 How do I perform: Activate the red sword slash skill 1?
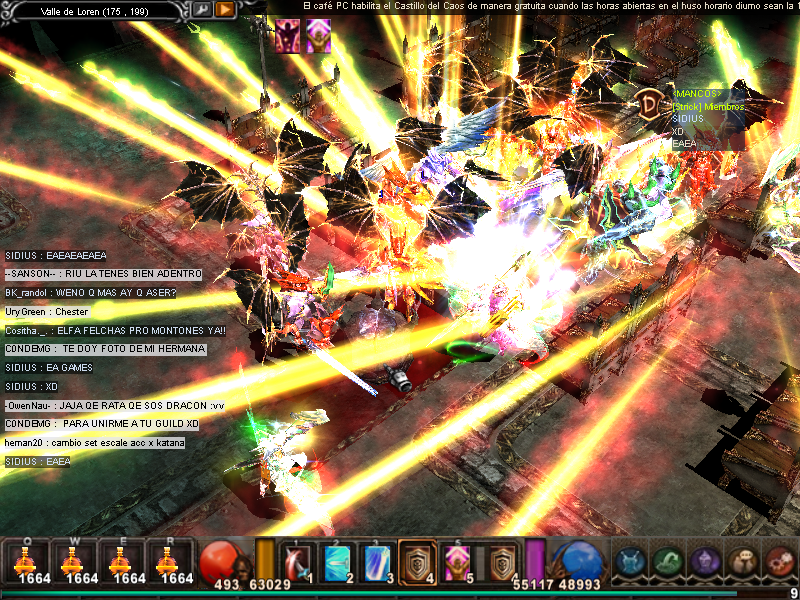point(297,562)
